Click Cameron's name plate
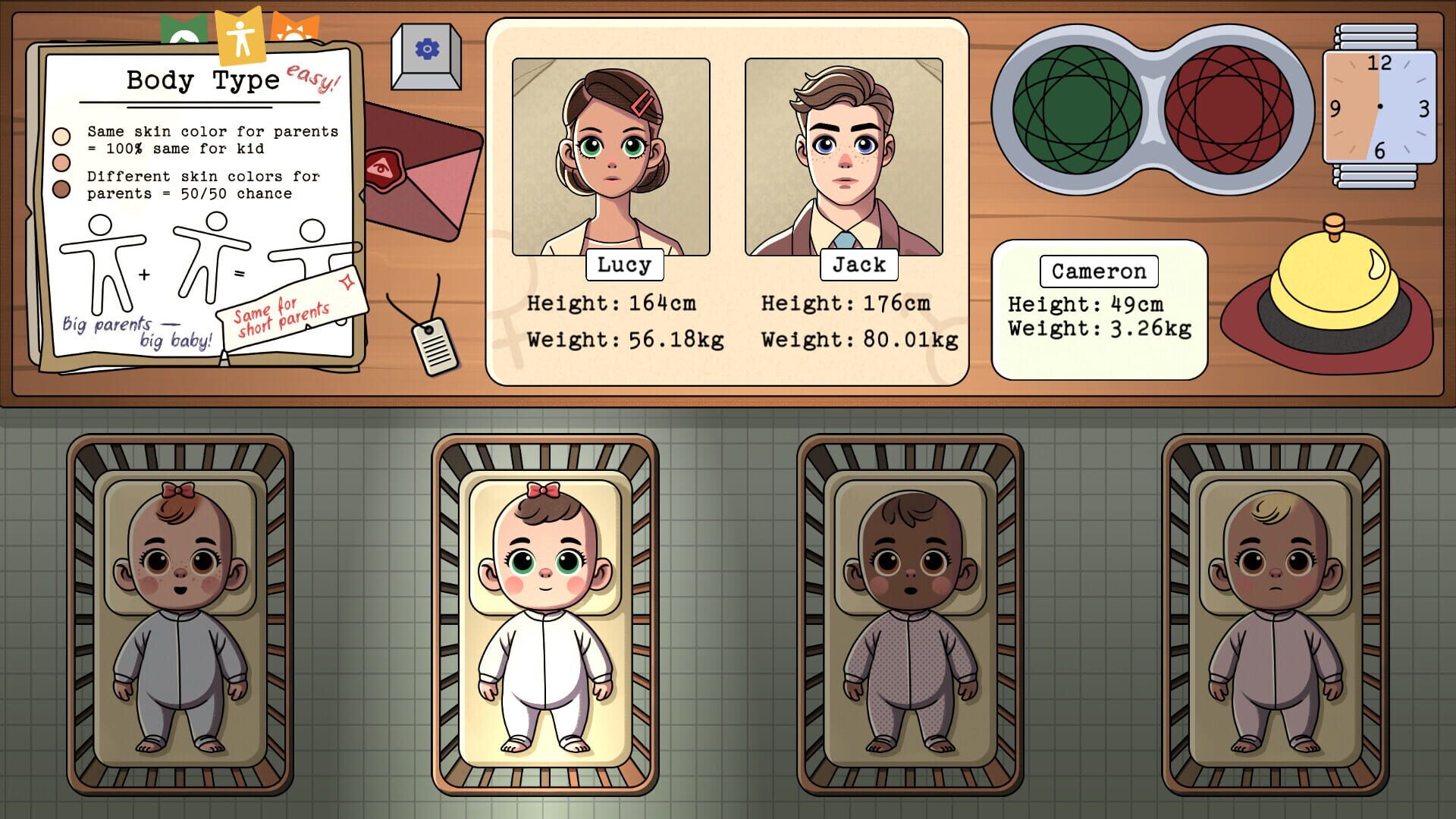 coord(1098,271)
